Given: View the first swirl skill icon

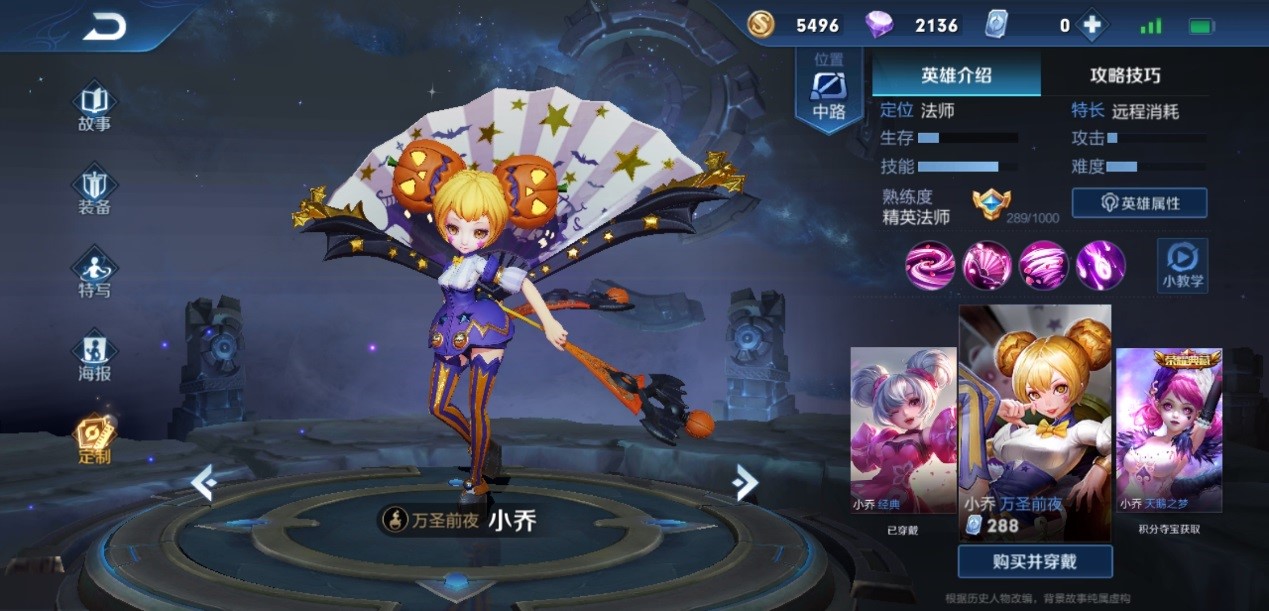Looking at the screenshot, I should [930, 265].
